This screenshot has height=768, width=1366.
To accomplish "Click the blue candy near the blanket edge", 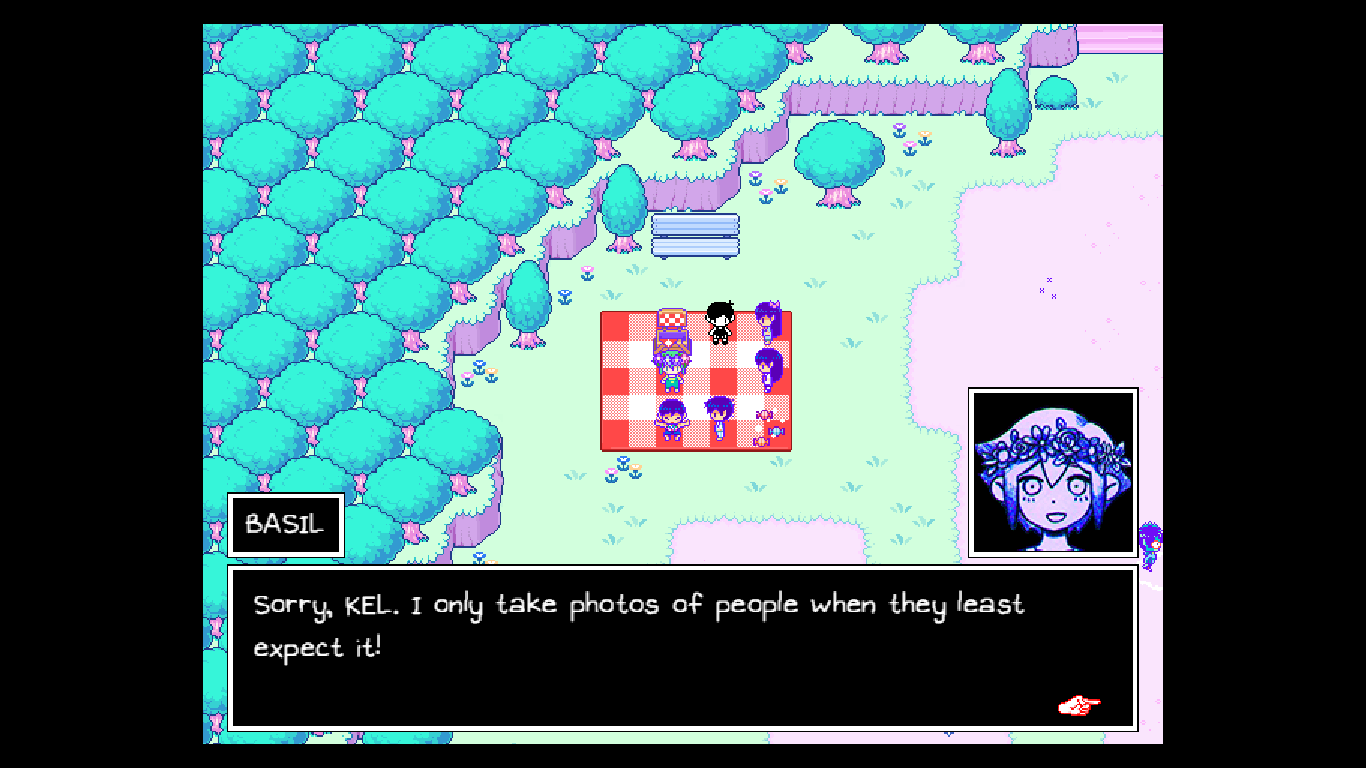I will click(776, 432).
